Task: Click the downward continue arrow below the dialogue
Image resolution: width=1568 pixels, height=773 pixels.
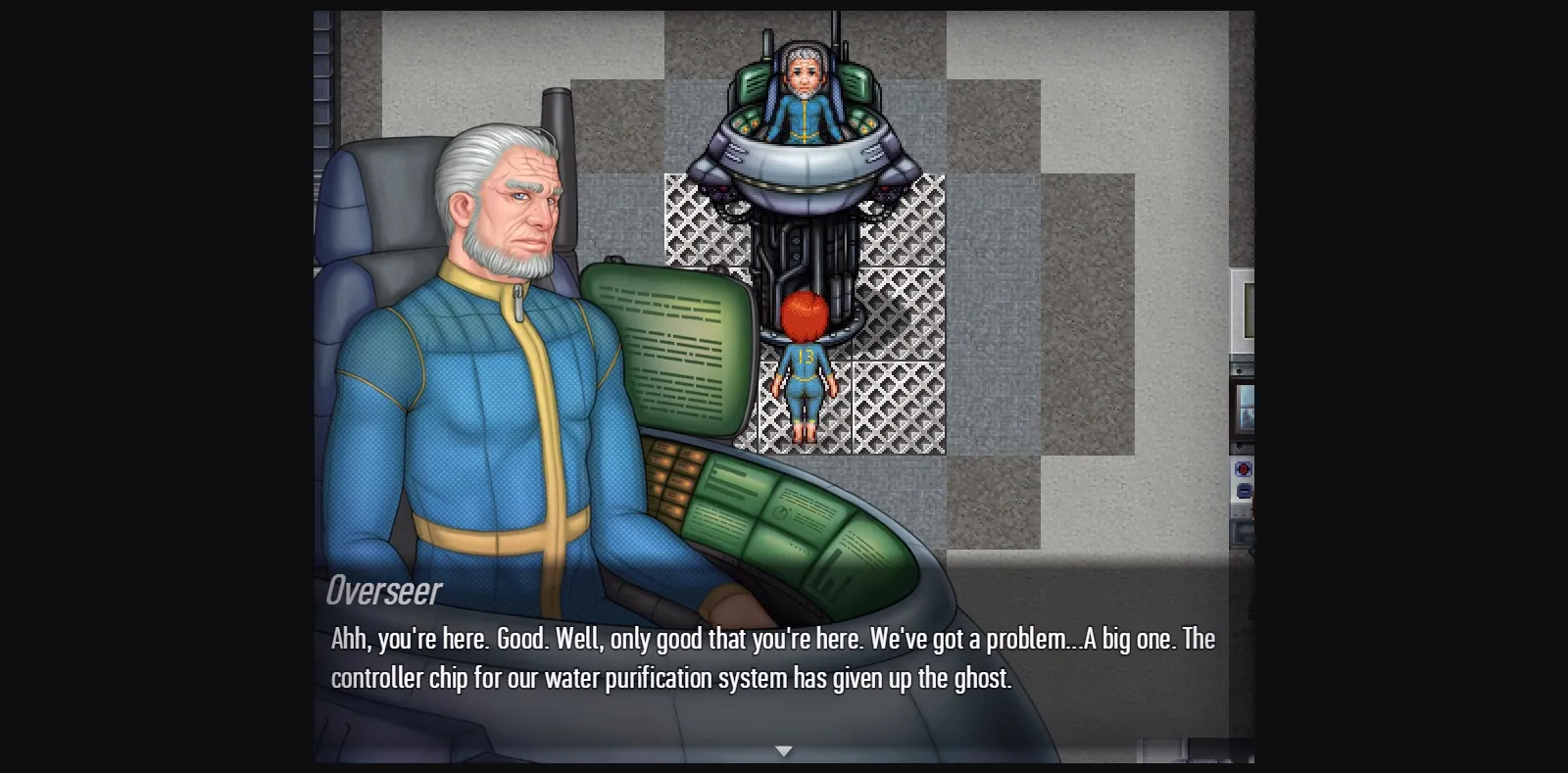Action: click(784, 750)
